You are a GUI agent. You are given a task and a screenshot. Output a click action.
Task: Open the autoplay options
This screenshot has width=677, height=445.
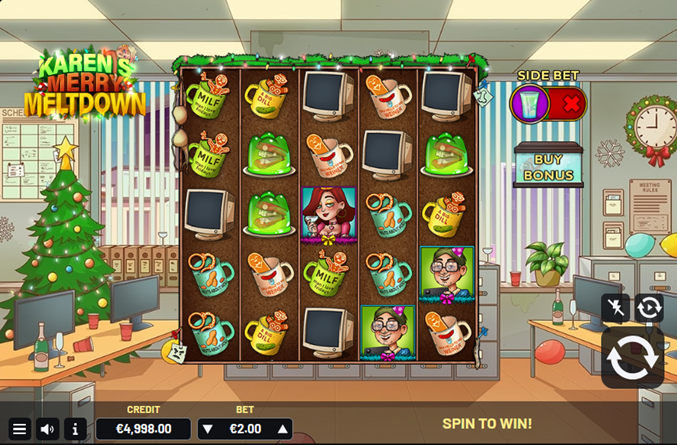[x=649, y=308]
